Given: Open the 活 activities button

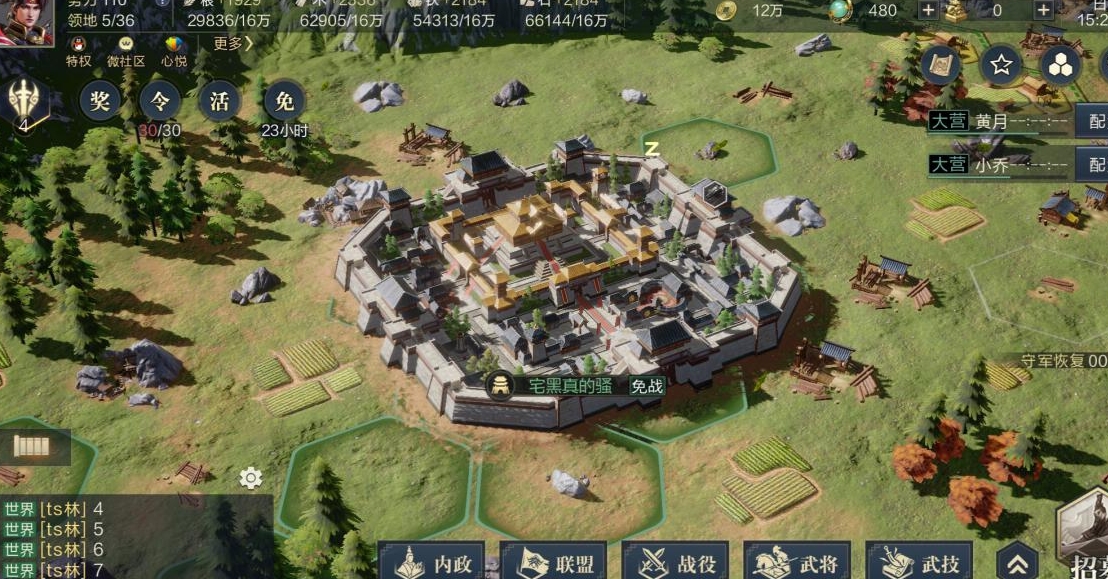Looking at the screenshot, I should coord(221,101).
